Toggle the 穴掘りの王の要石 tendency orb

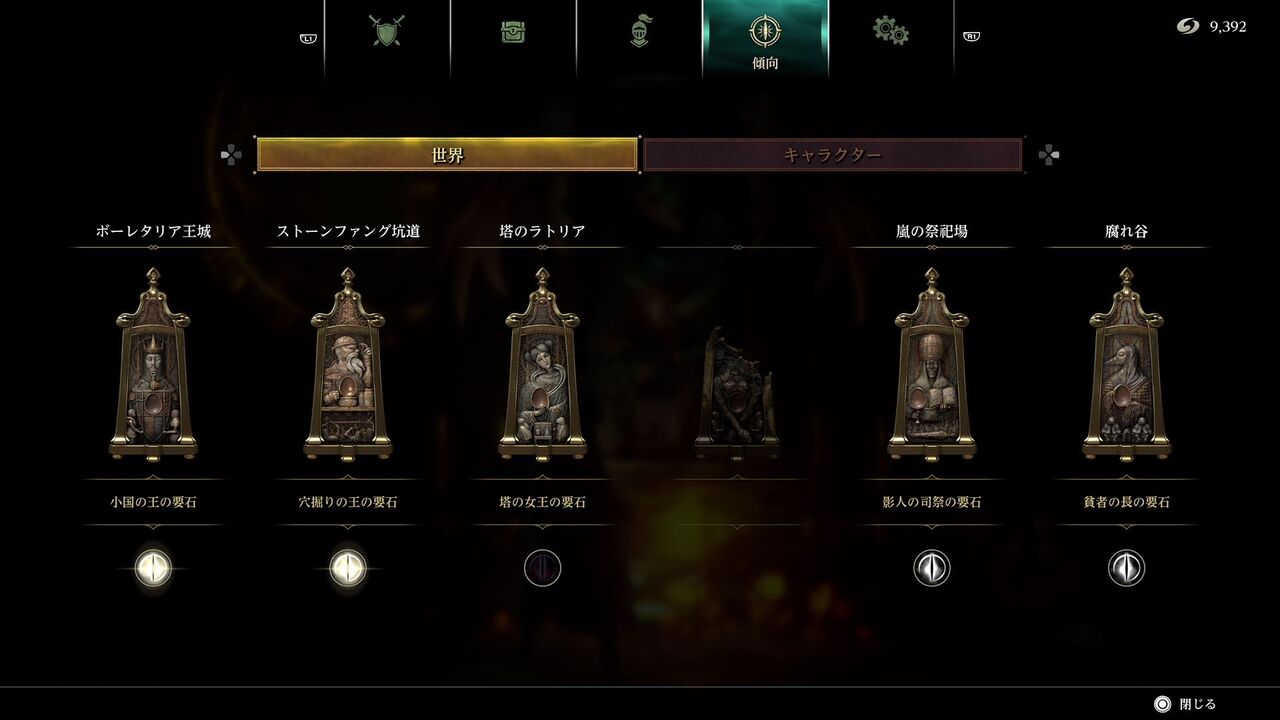click(x=347, y=566)
